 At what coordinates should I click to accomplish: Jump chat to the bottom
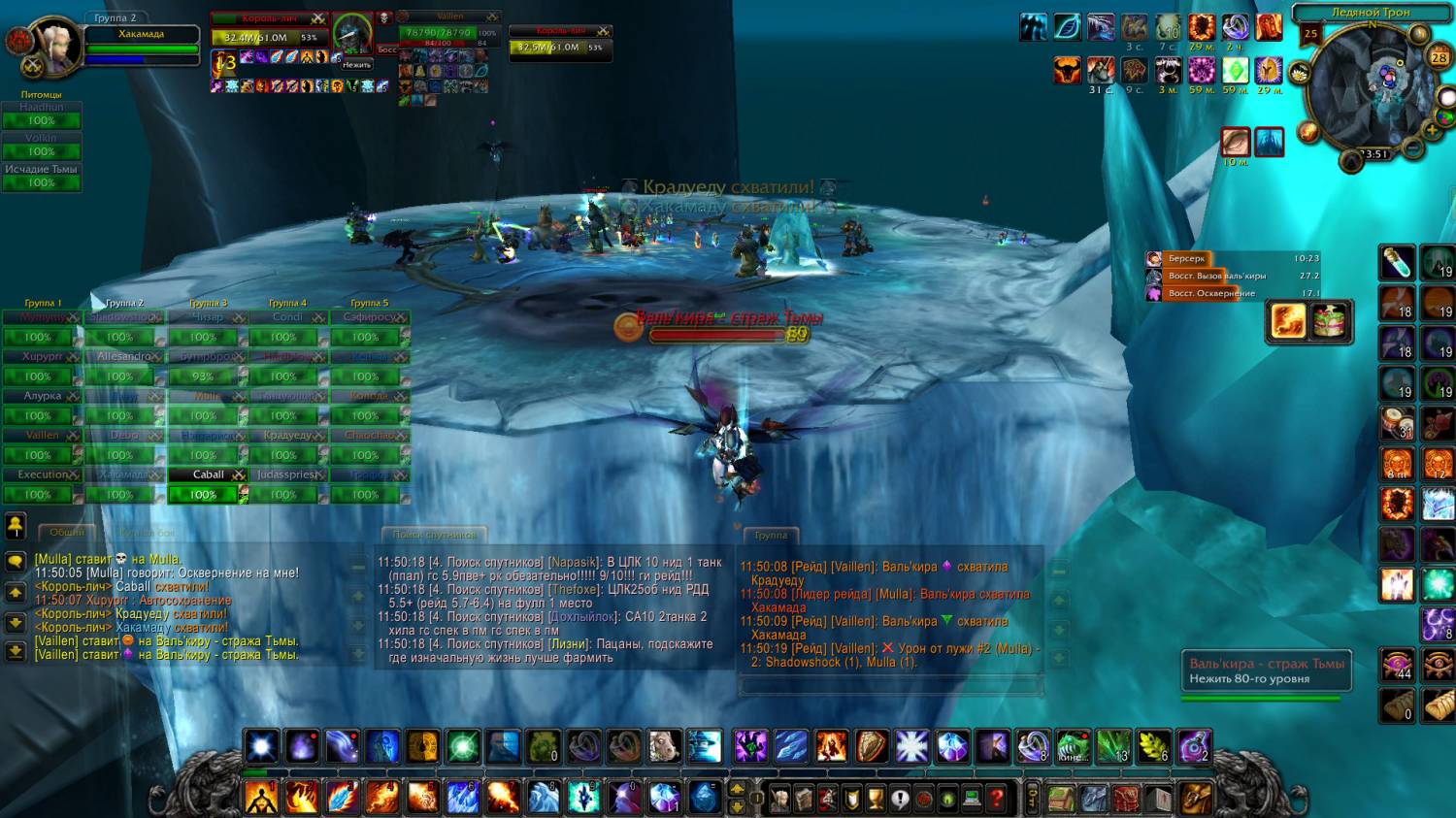pyautogui.click(x=16, y=650)
